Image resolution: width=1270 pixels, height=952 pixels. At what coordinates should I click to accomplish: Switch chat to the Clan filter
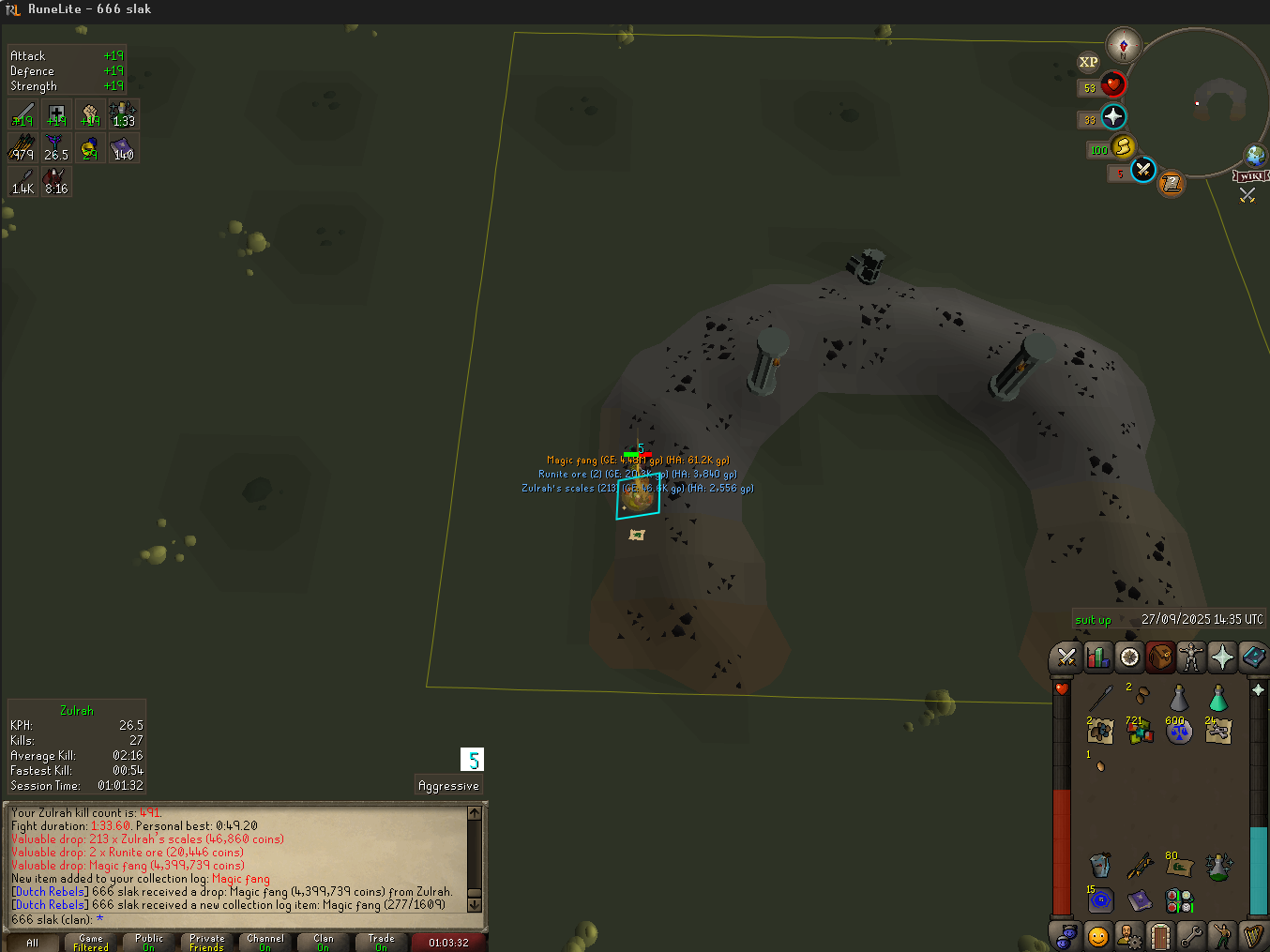[324, 942]
